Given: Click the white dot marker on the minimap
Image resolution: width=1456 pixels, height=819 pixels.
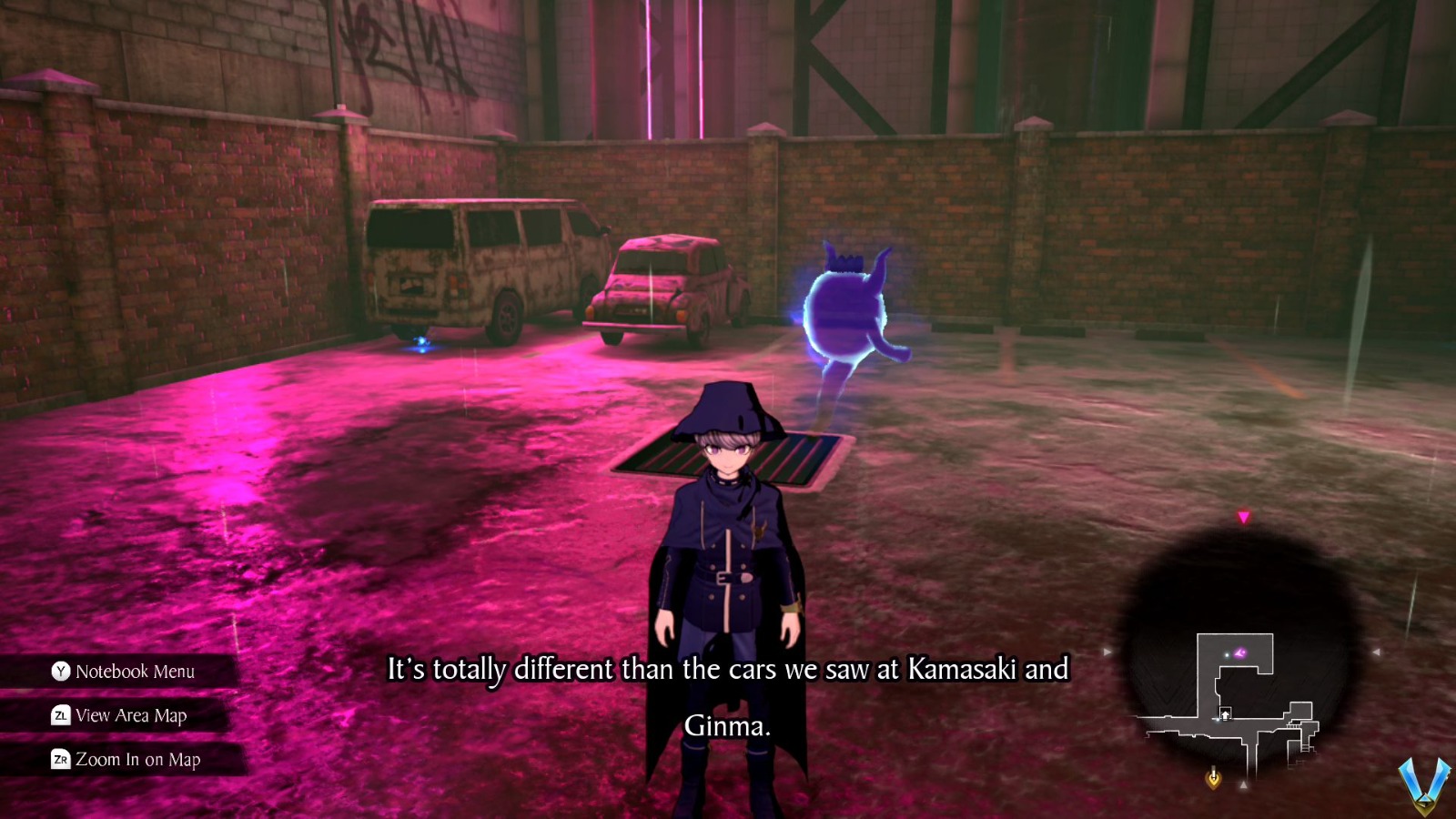Looking at the screenshot, I should coord(1228,654).
